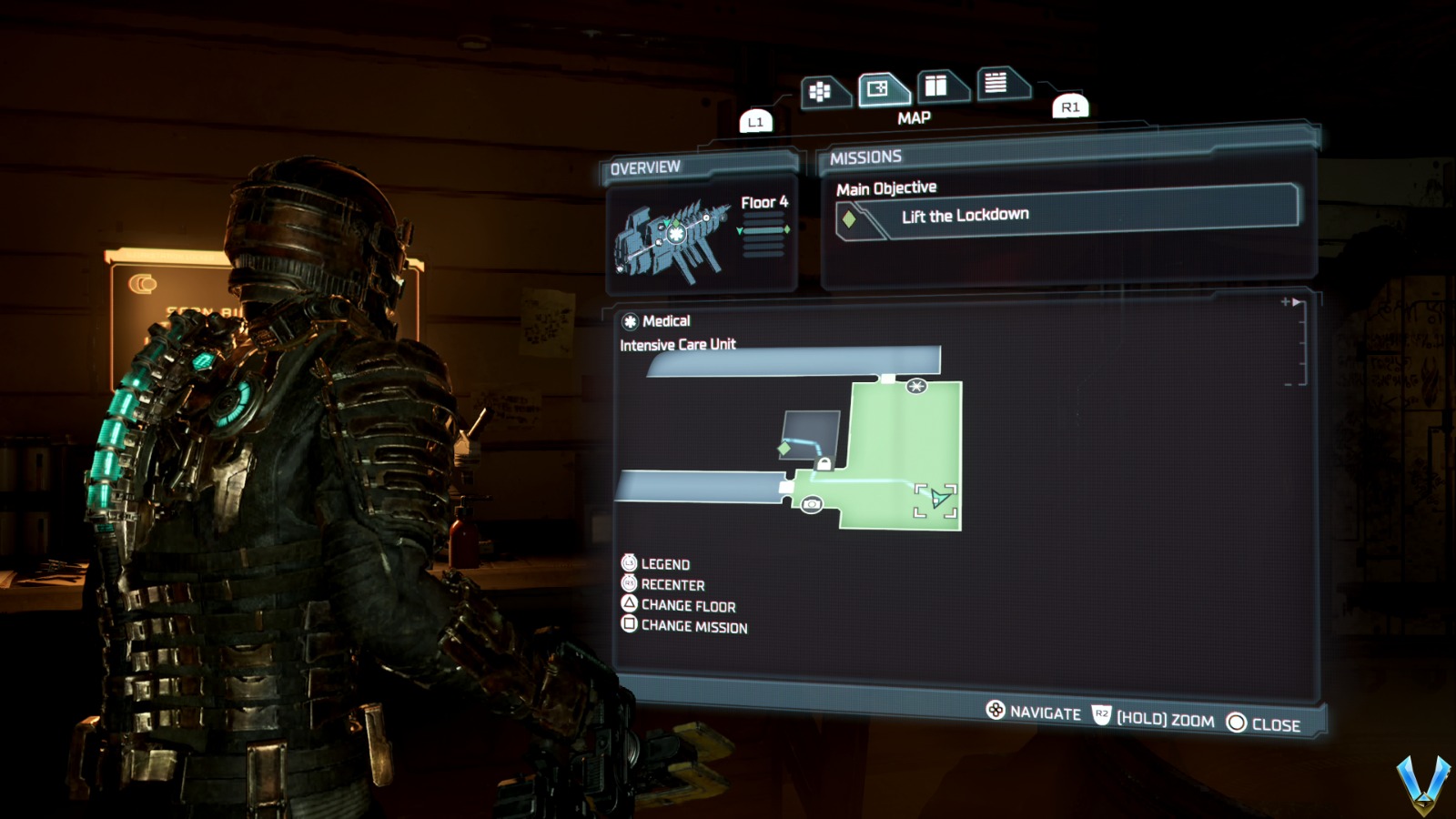The height and width of the screenshot is (819, 1456).
Task: Open the text log lines tab
Action: click(996, 83)
